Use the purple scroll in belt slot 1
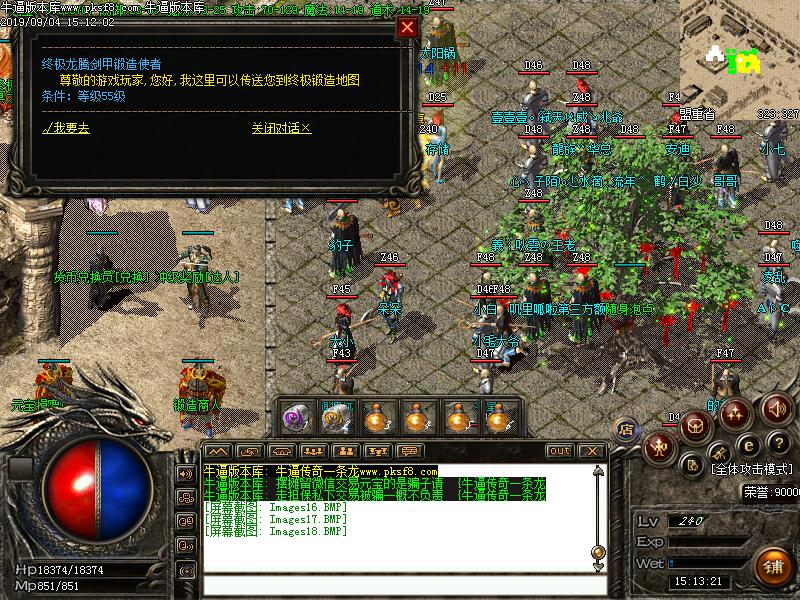The image size is (800, 600). point(295,417)
